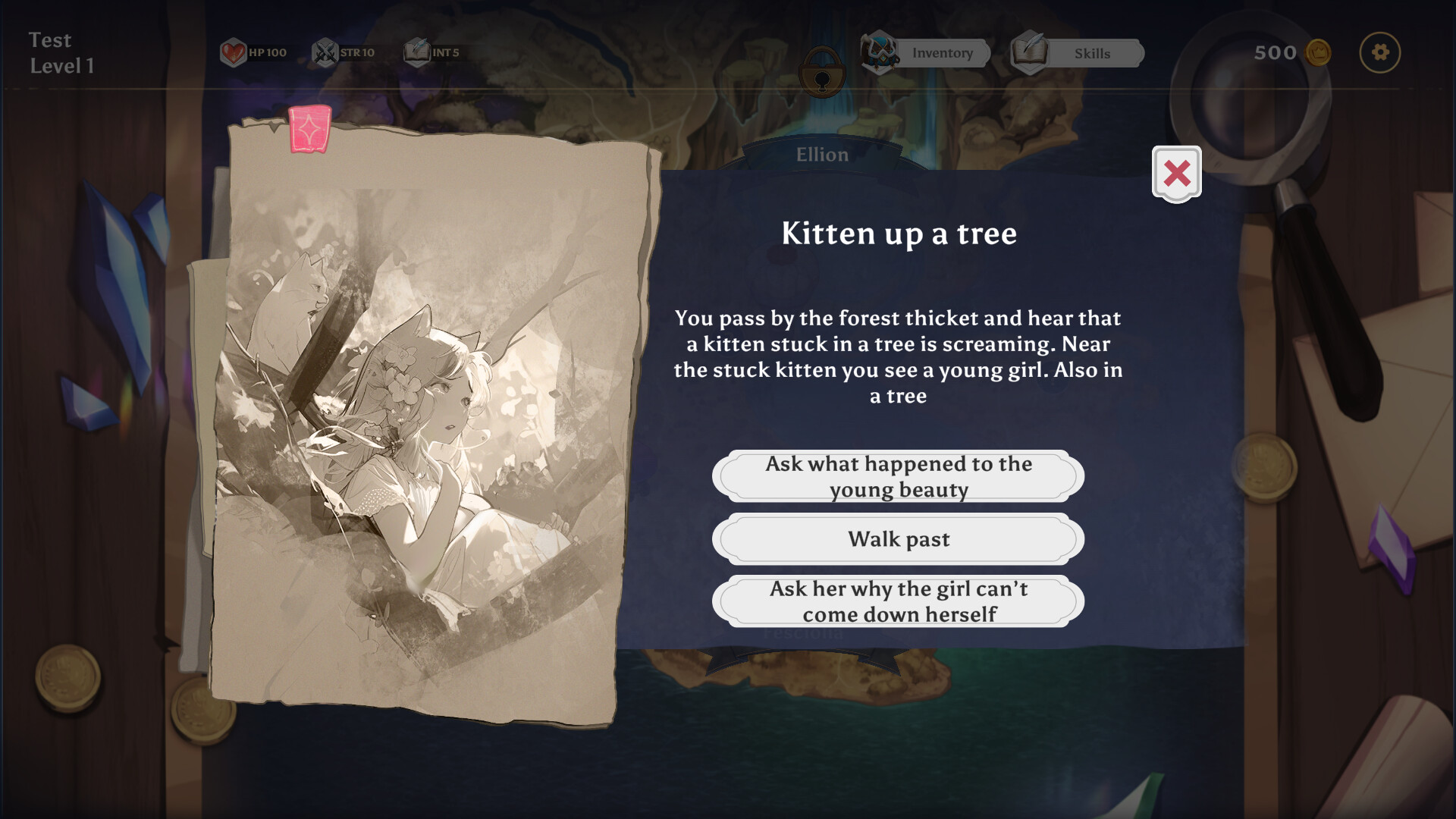Viewport: 1456px width, 819px height.
Task: Choose "Ask what happened to the young beauty"
Action: point(898,476)
